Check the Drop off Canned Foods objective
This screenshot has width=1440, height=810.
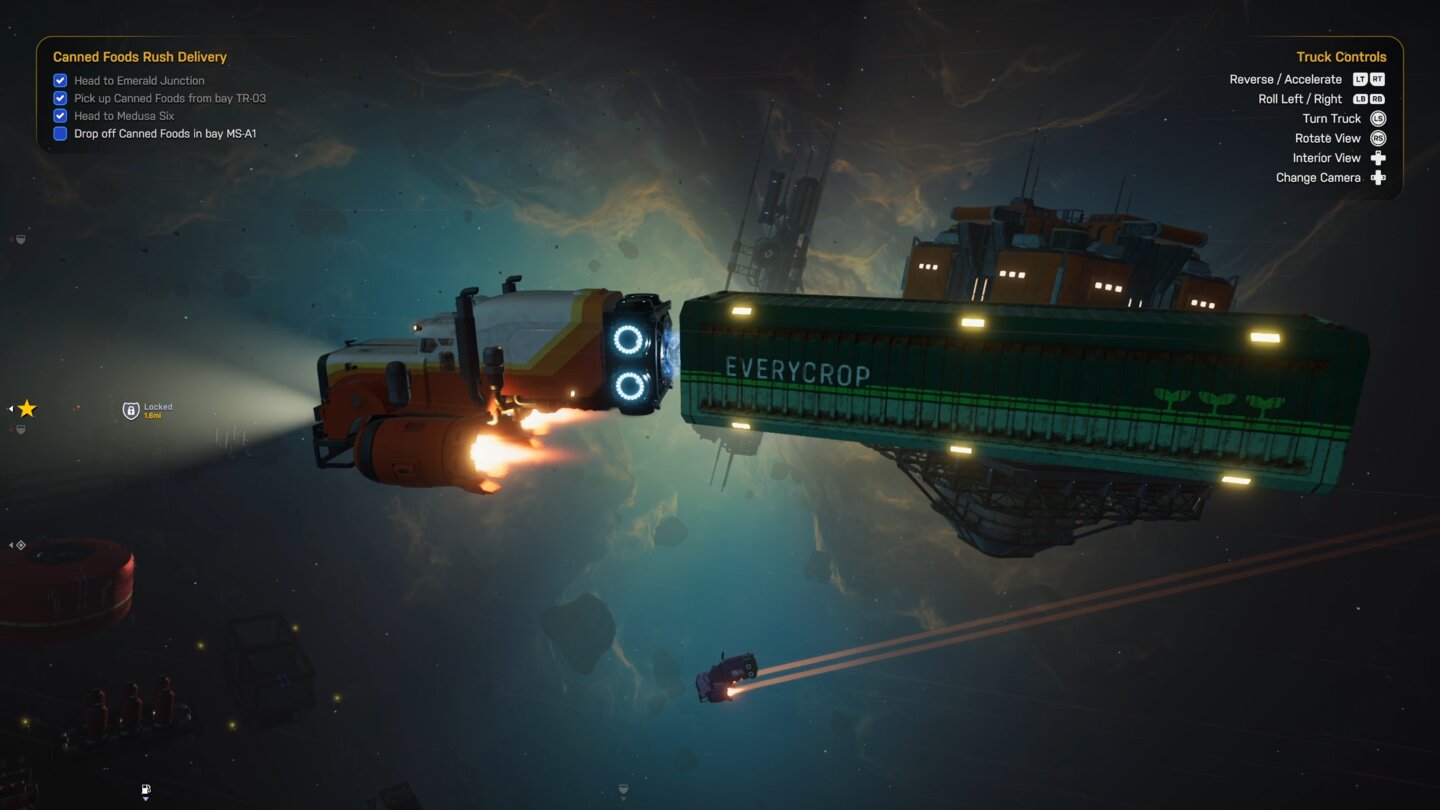60,133
